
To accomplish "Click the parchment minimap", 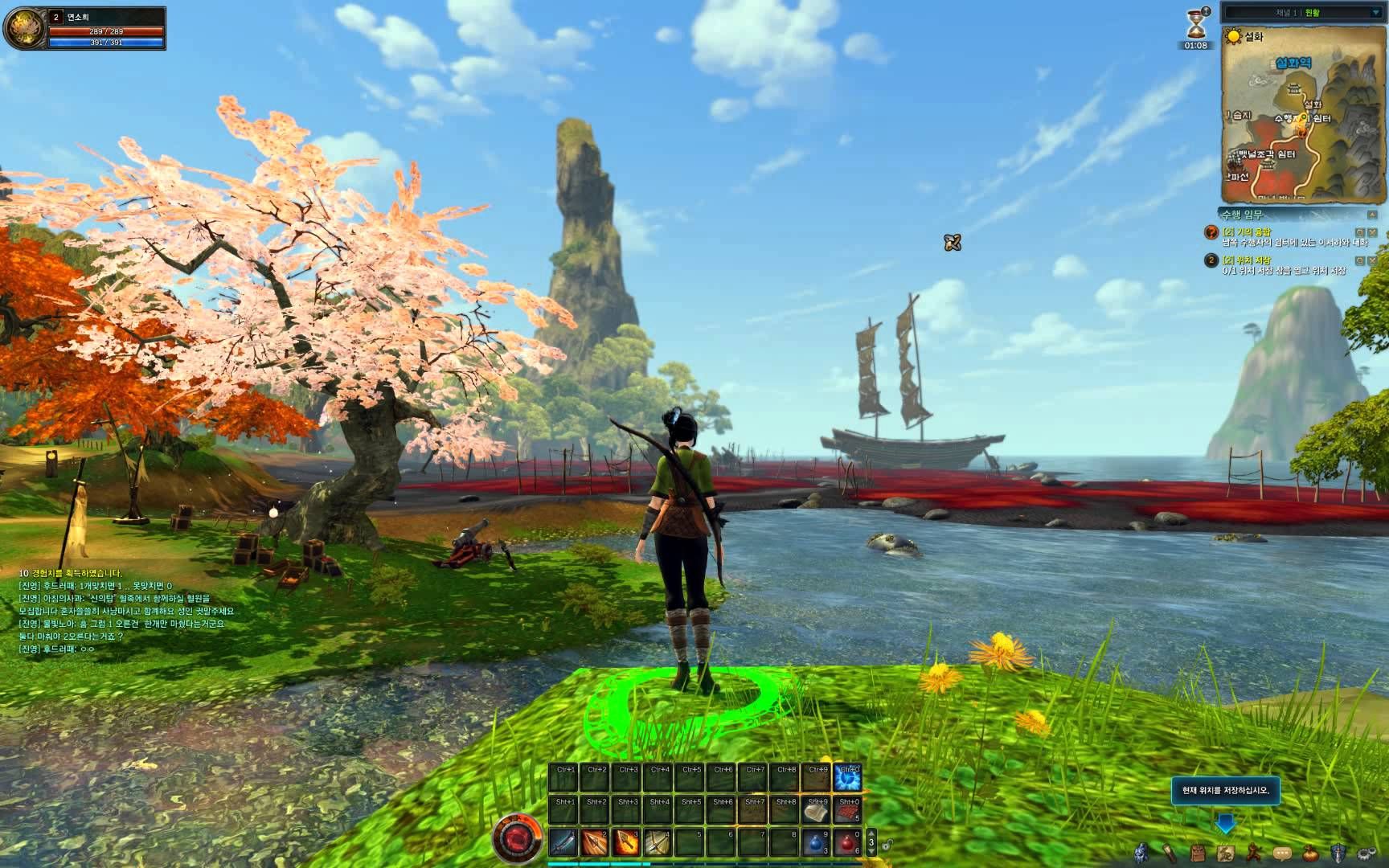I will click(x=1301, y=113).
